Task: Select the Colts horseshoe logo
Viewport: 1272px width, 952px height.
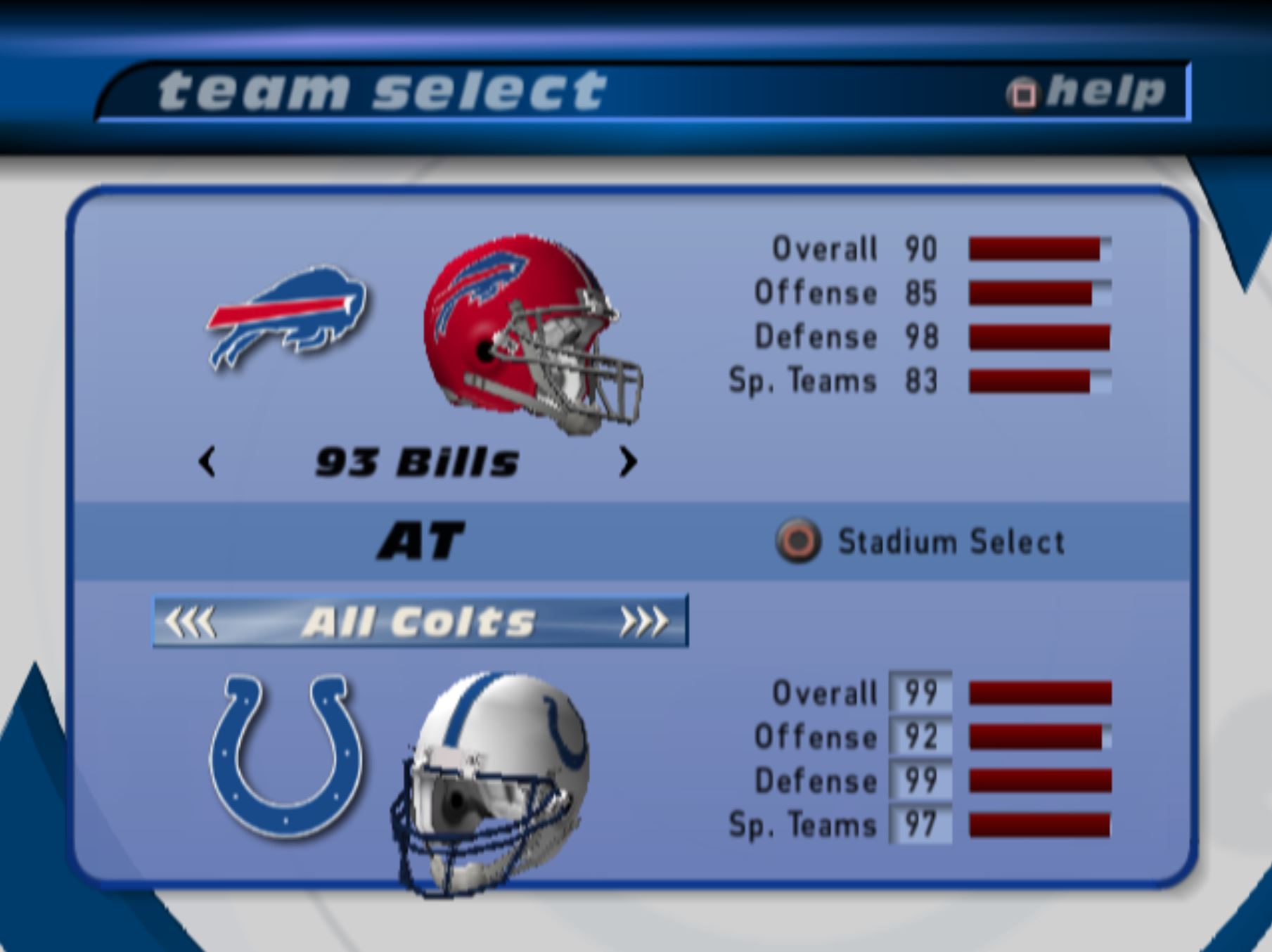Action: click(x=286, y=756)
